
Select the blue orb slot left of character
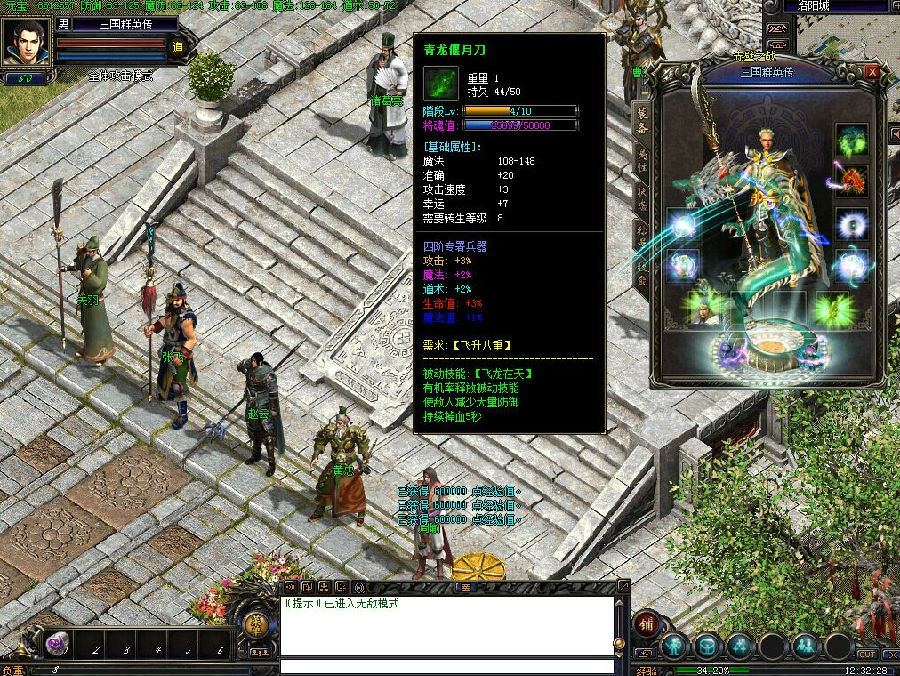(x=682, y=226)
